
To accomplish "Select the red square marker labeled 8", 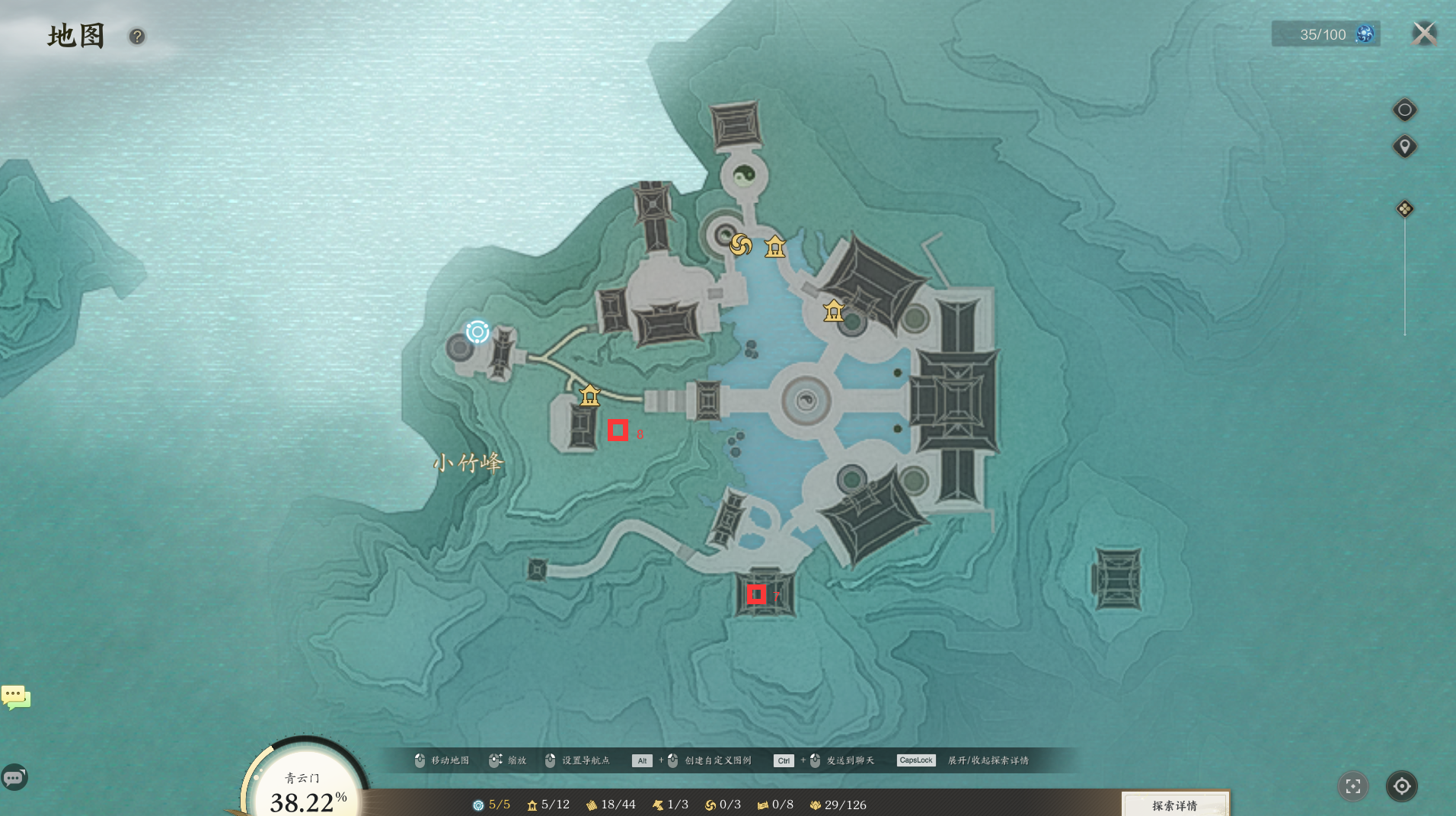I will [x=618, y=430].
